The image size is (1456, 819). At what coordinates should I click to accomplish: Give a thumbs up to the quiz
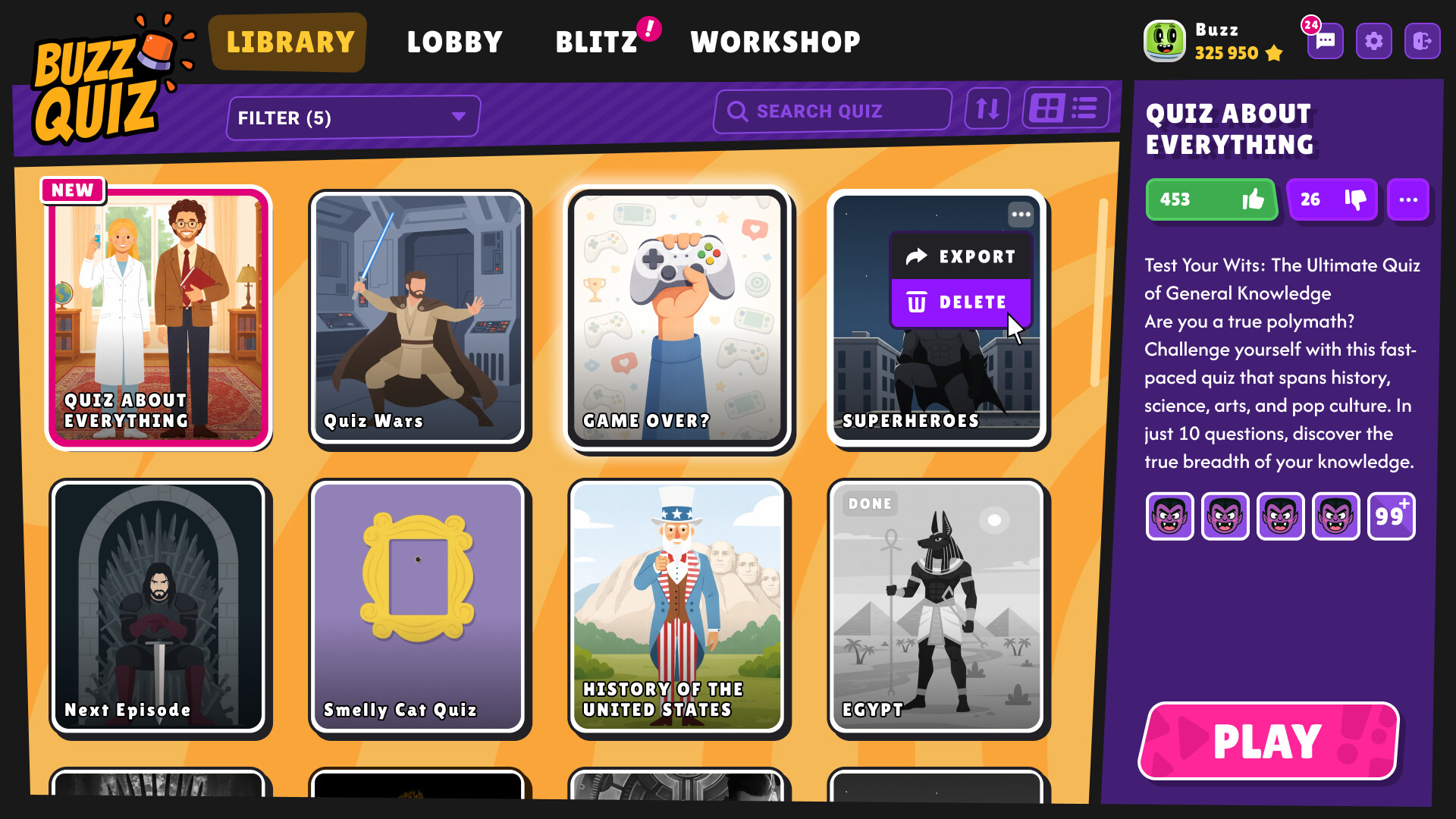click(1212, 199)
